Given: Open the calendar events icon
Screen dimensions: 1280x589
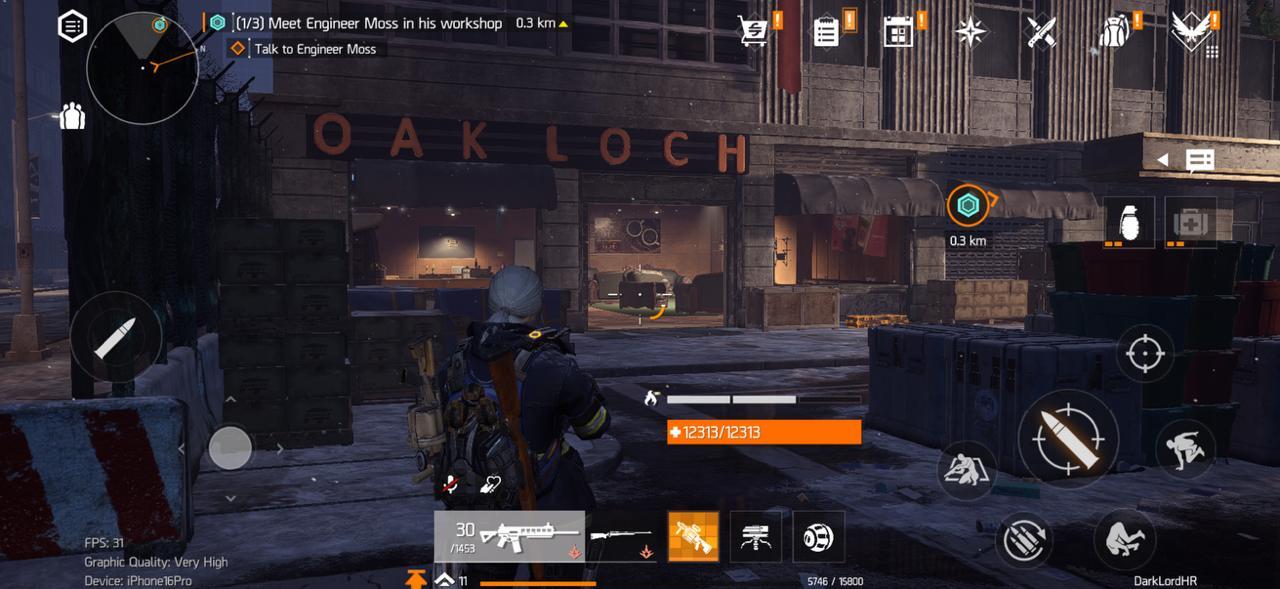Looking at the screenshot, I should click(x=898, y=31).
